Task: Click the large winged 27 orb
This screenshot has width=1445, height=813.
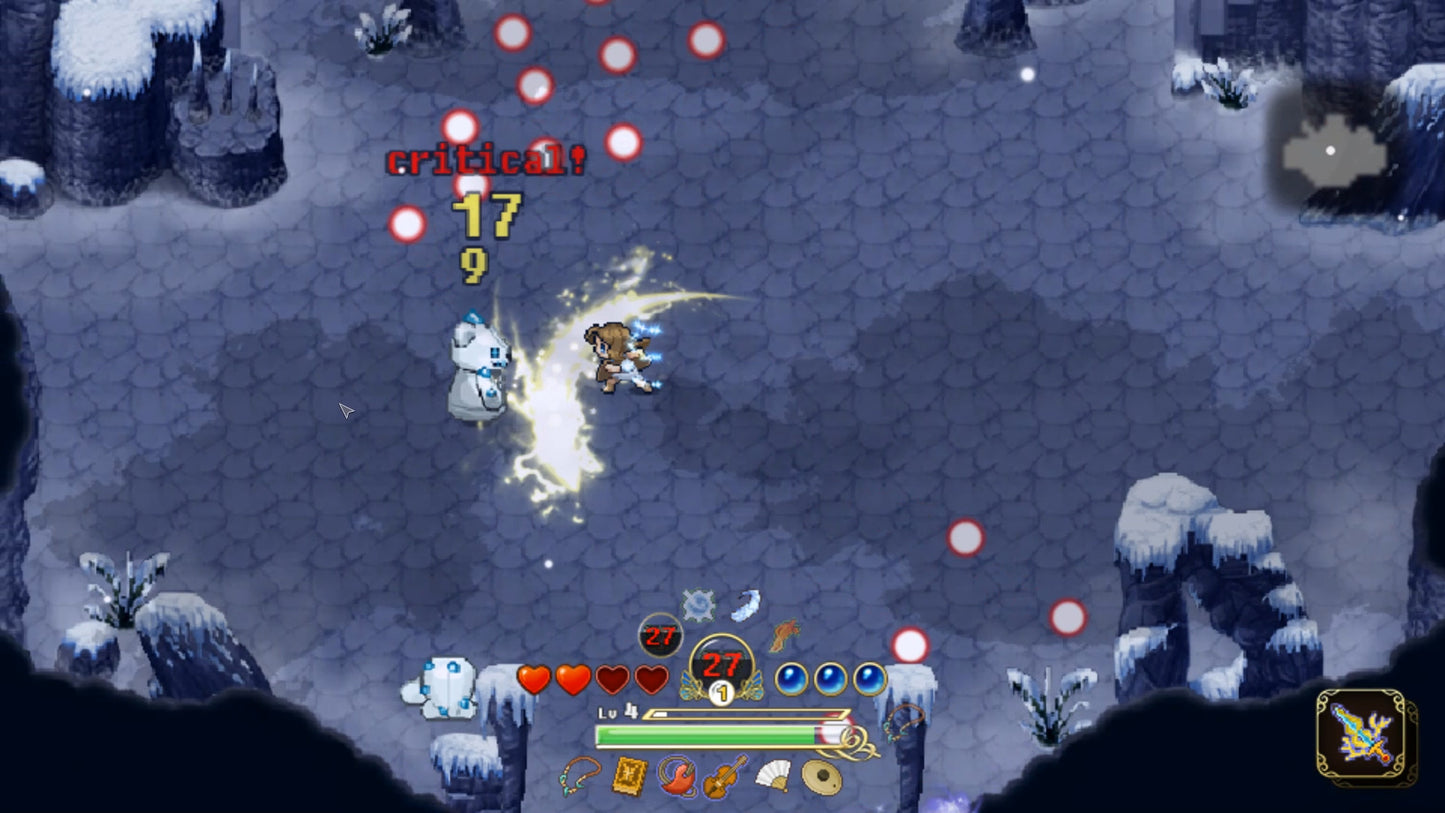Action: [721, 664]
